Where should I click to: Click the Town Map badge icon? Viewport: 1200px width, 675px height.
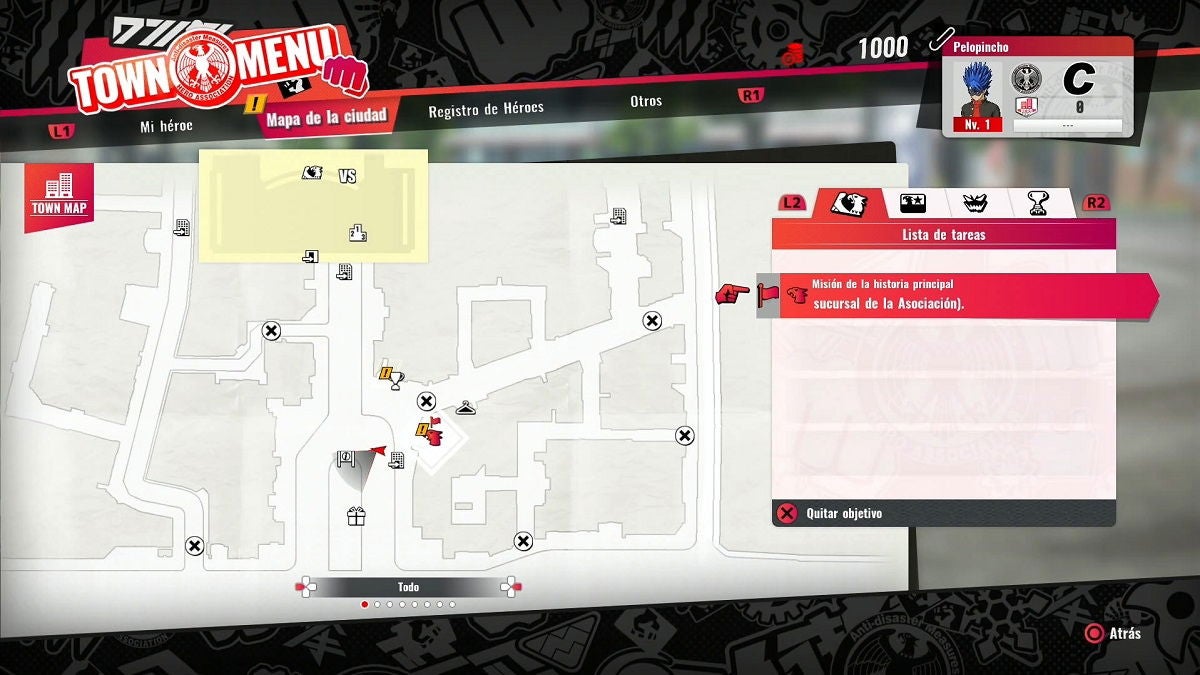pyautogui.click(x=60, y=193)
